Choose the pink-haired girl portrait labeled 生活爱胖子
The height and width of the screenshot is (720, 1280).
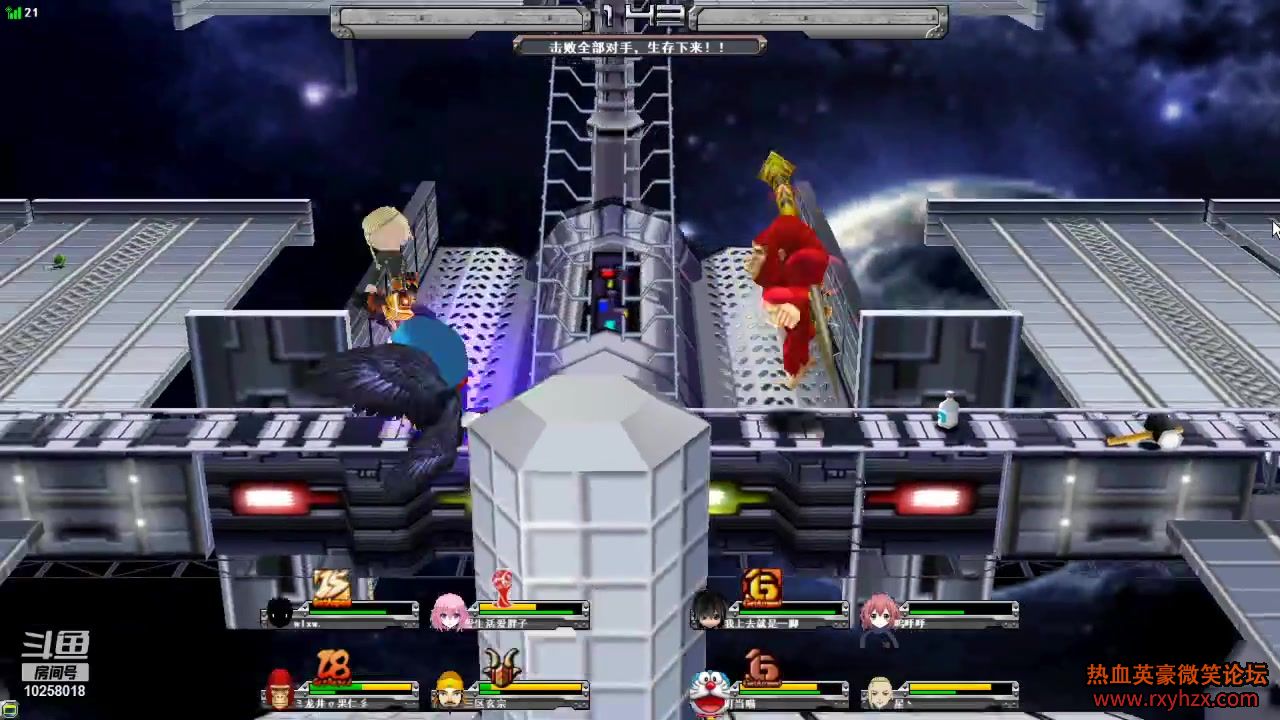[x=448, y=612]
